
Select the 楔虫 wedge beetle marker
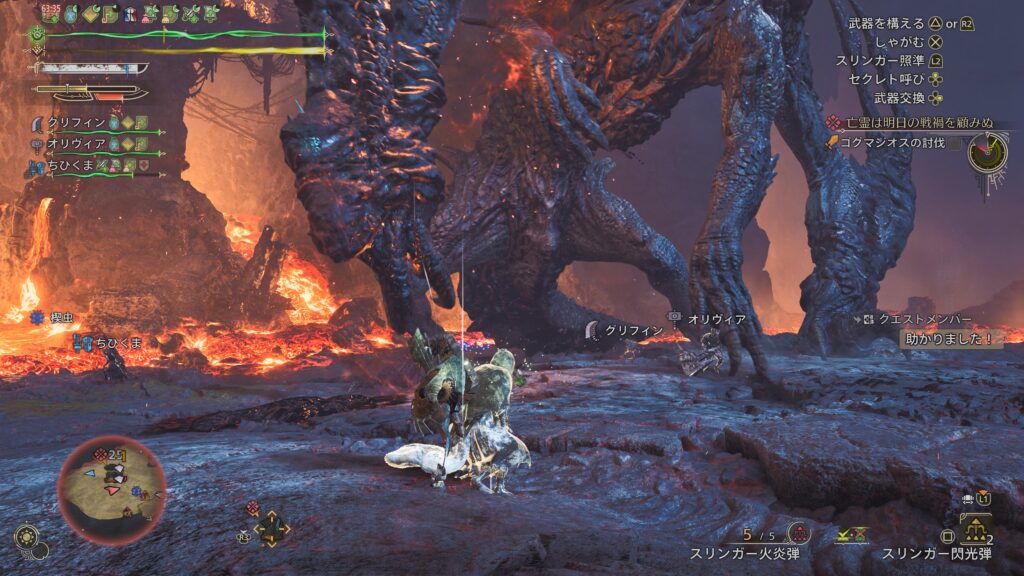click(x=62, y=317)
